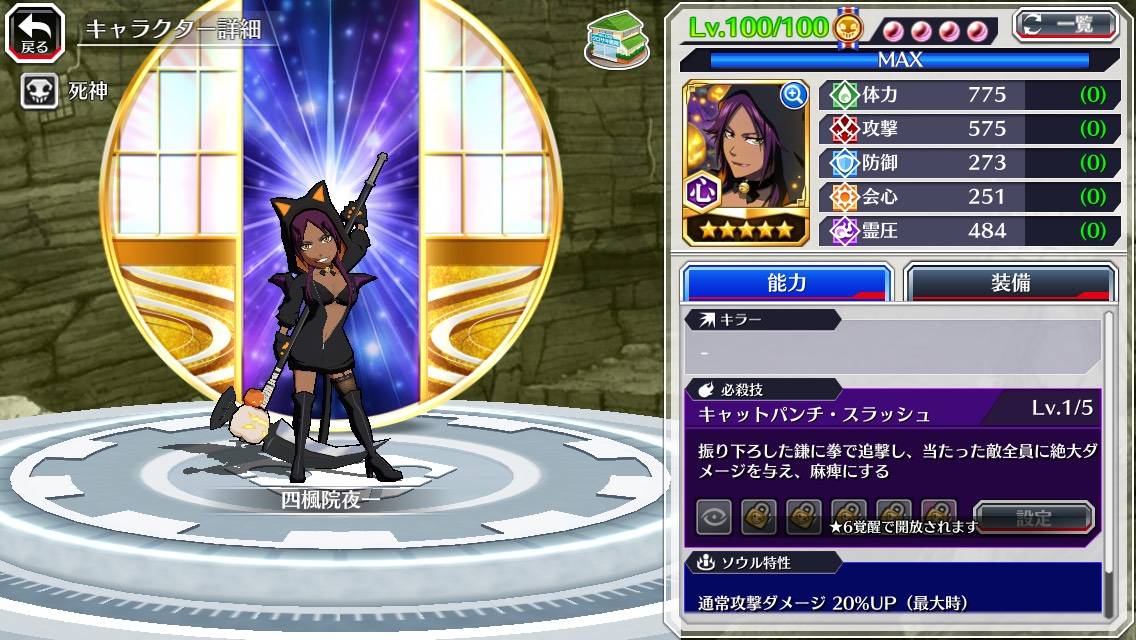
Task: Open the 一覧 character list
Action: (x=1065, y=24)
